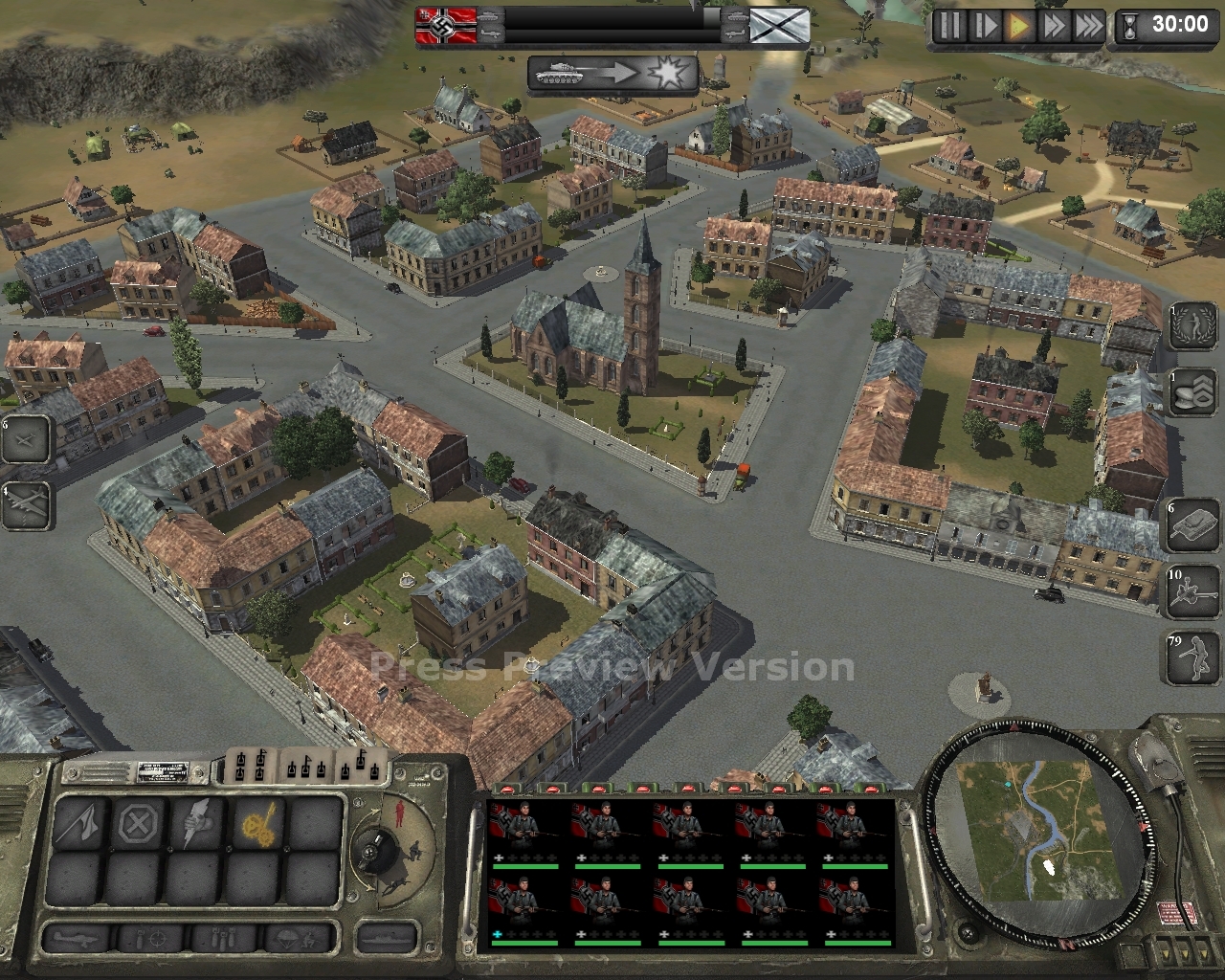Deploy paratroopers reinforcement
Image resolution: width=1225 pixels, height=980 pixels.
coord(299,938)
